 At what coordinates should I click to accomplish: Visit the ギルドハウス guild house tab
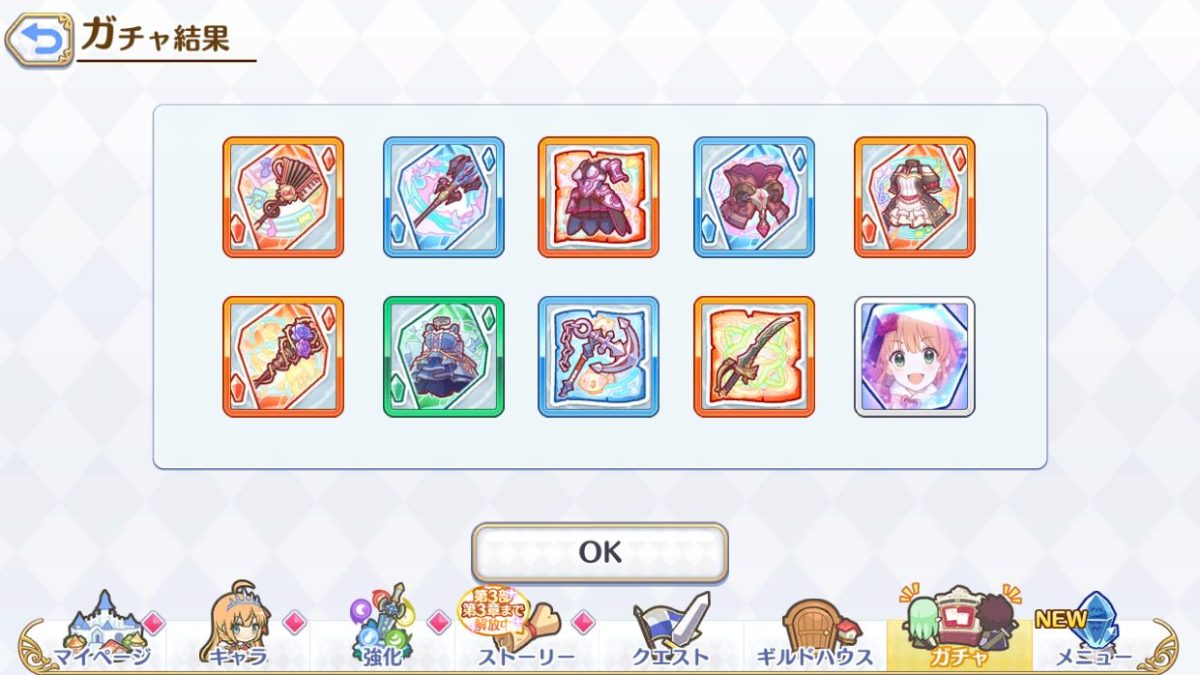814,631
